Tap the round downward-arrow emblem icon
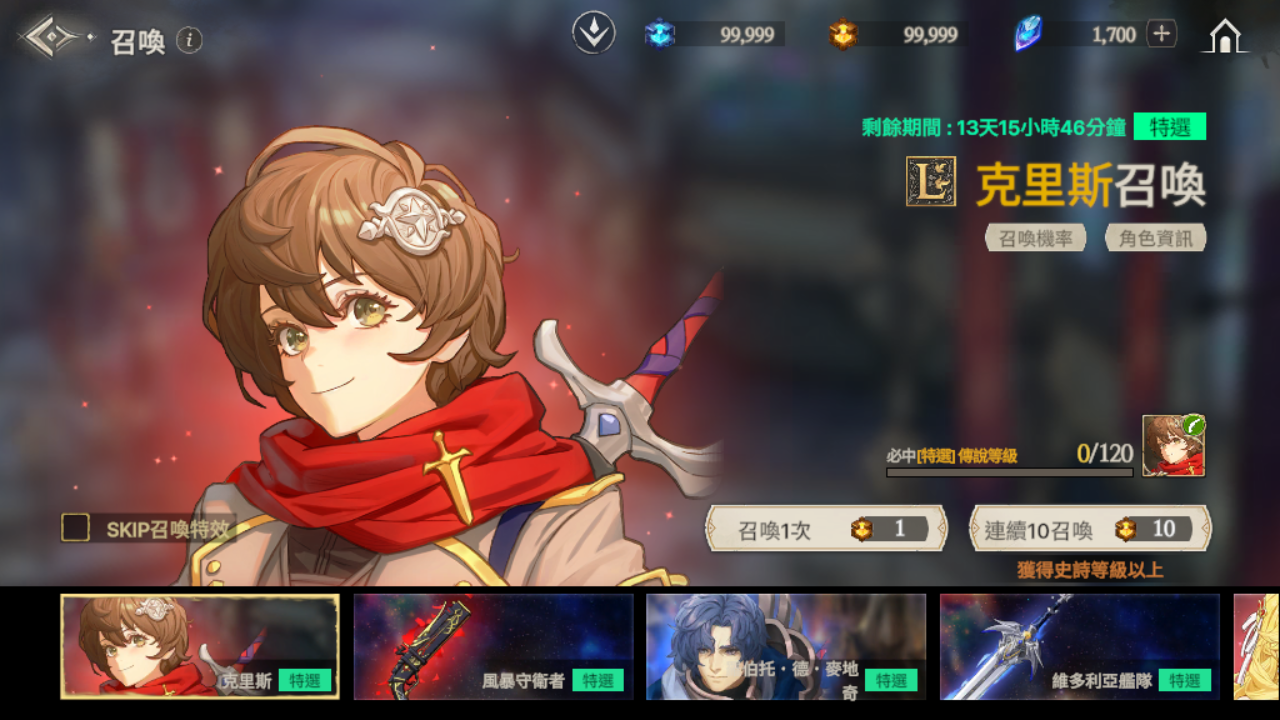 click(x=593, y=34)
